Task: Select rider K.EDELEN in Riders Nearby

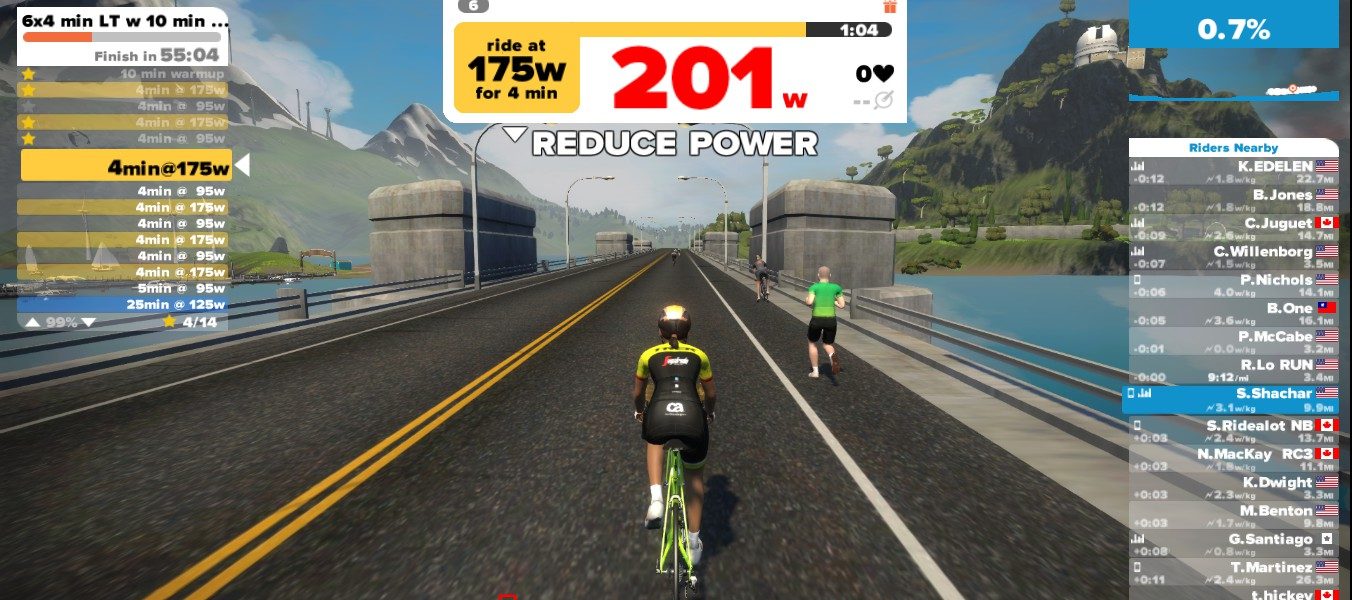Action: click(x=1233, y=172)
